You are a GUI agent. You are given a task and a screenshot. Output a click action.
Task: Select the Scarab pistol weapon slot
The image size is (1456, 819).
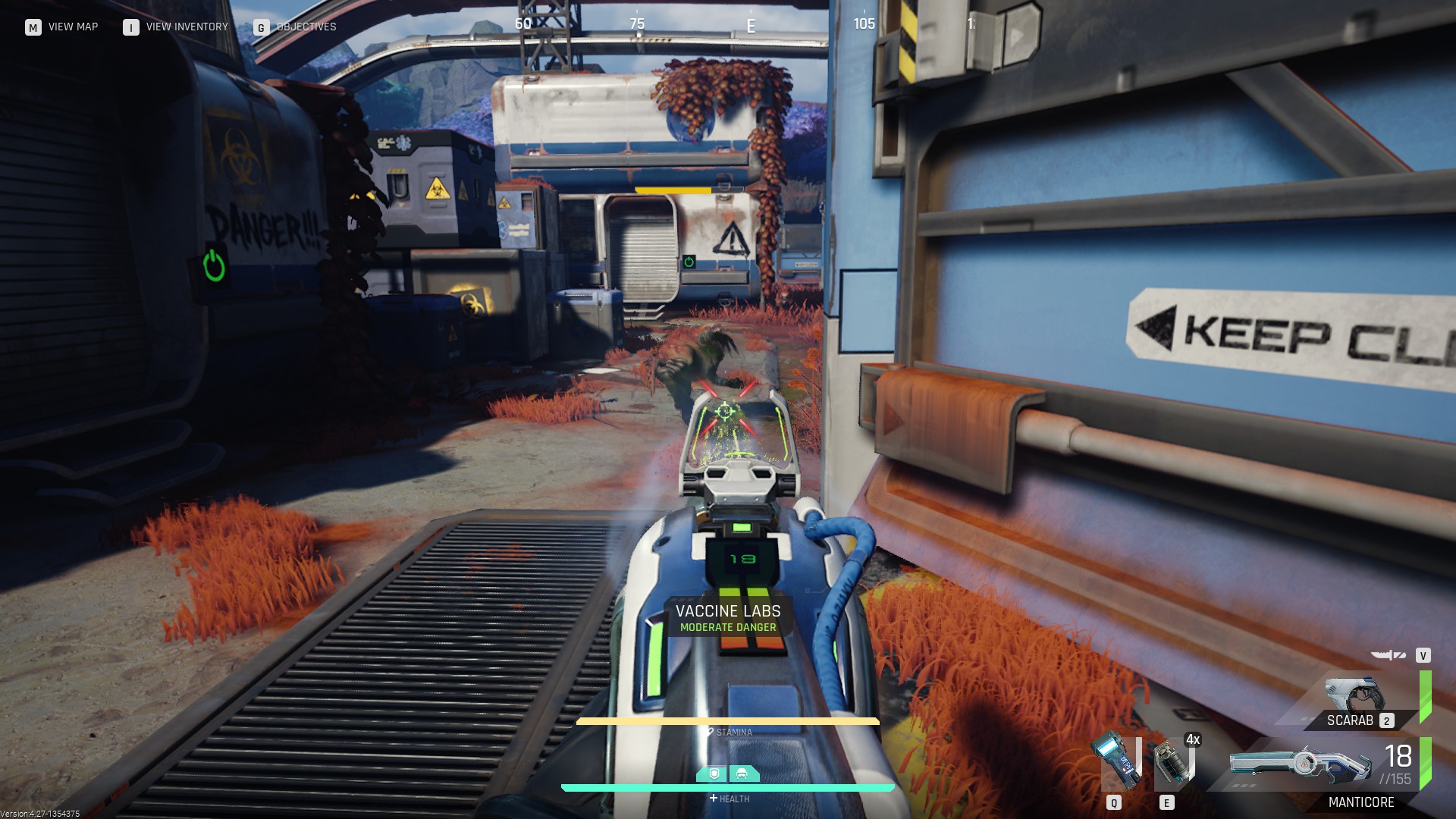click(1354, 702)
